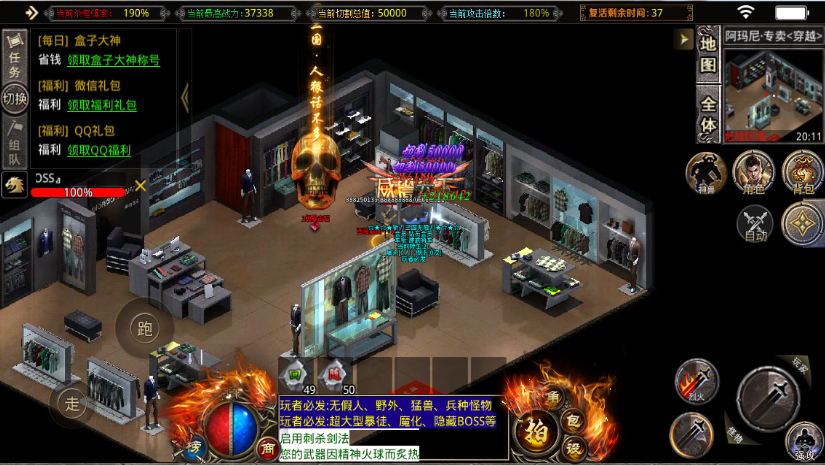Toggle the 跑 run mode button
The width and height of the screenshot is (825, 465).
(144, 327)
